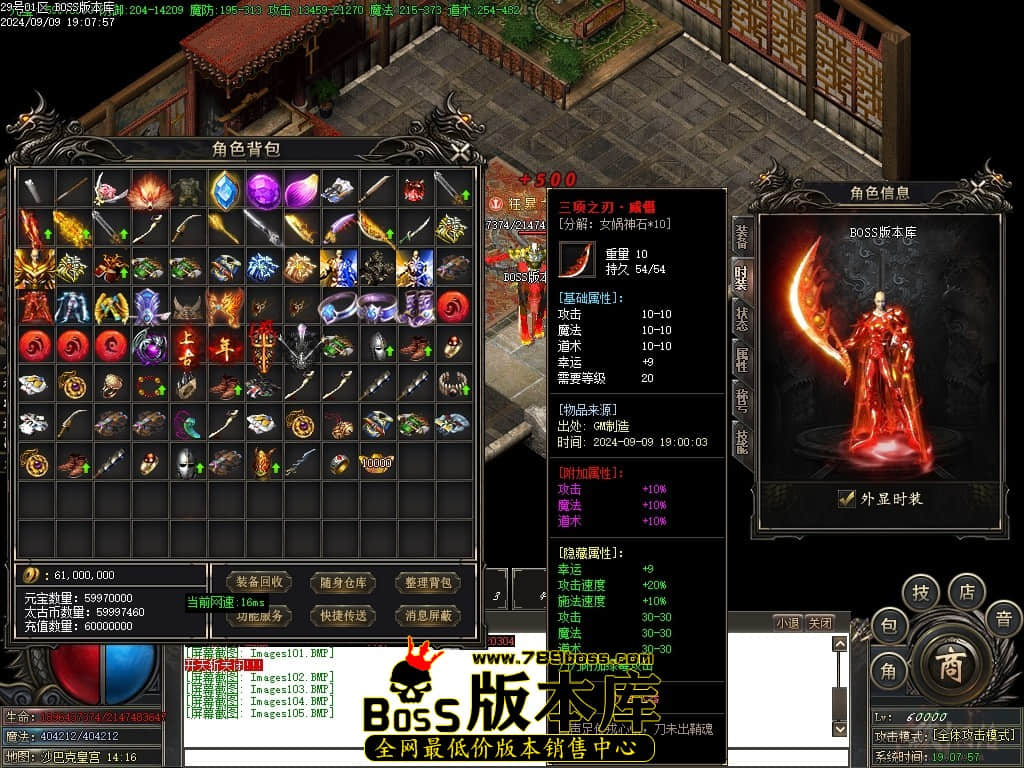Click the 包 bag round button
This screenshot has height=768, width=1024.
pyautogui.click(x=888, y=626)
